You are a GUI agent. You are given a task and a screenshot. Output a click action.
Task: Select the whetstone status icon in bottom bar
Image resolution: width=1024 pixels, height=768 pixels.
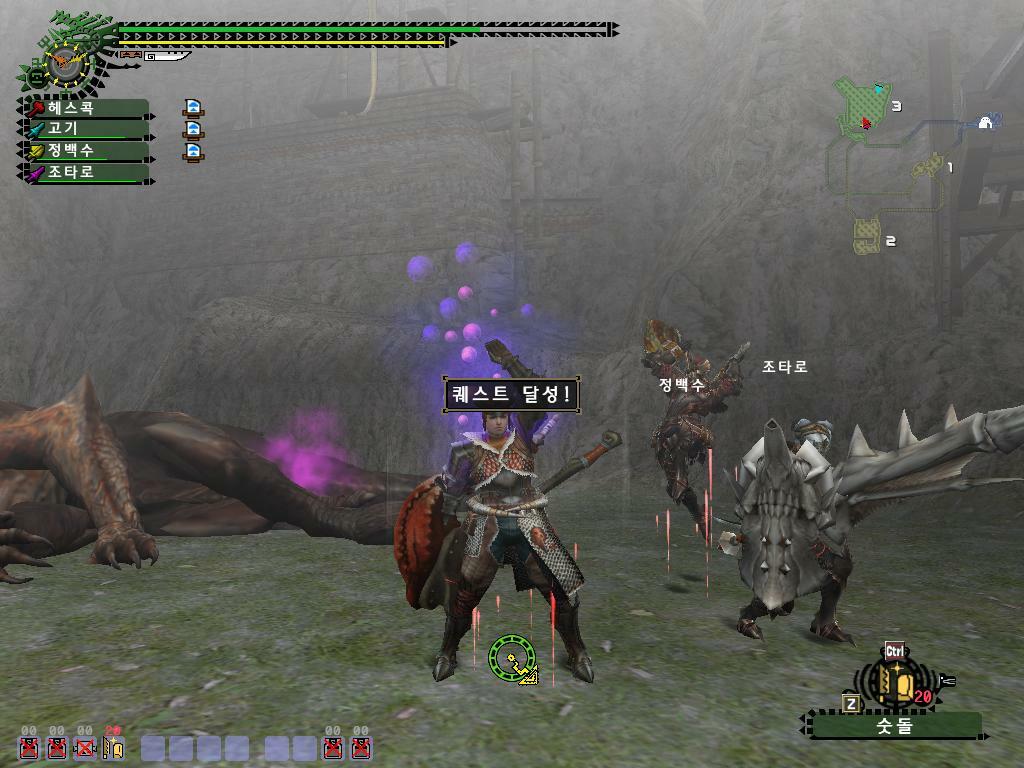coord(113,747)
